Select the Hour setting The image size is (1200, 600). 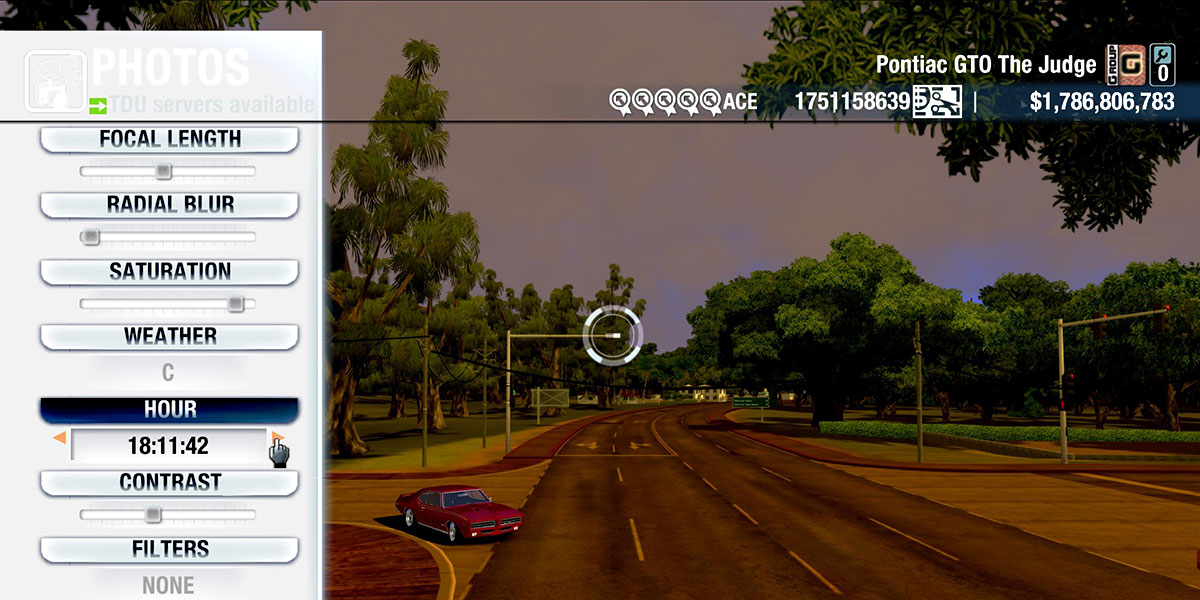169,410
